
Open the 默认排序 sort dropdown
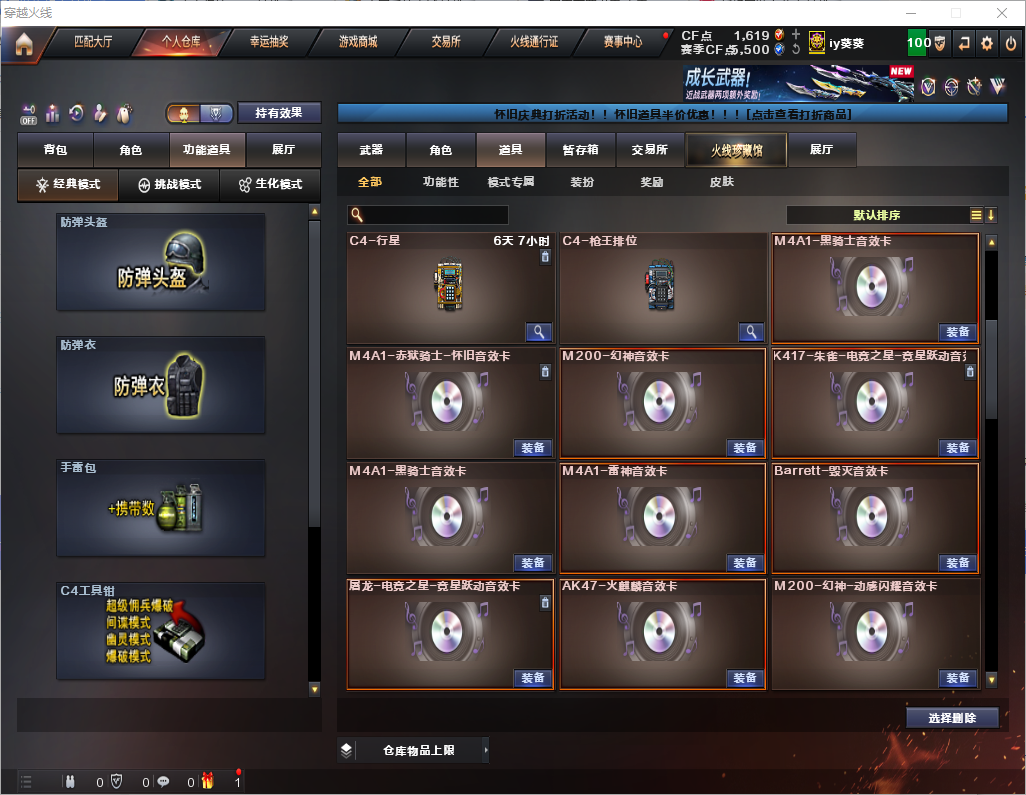pos(877,215)
